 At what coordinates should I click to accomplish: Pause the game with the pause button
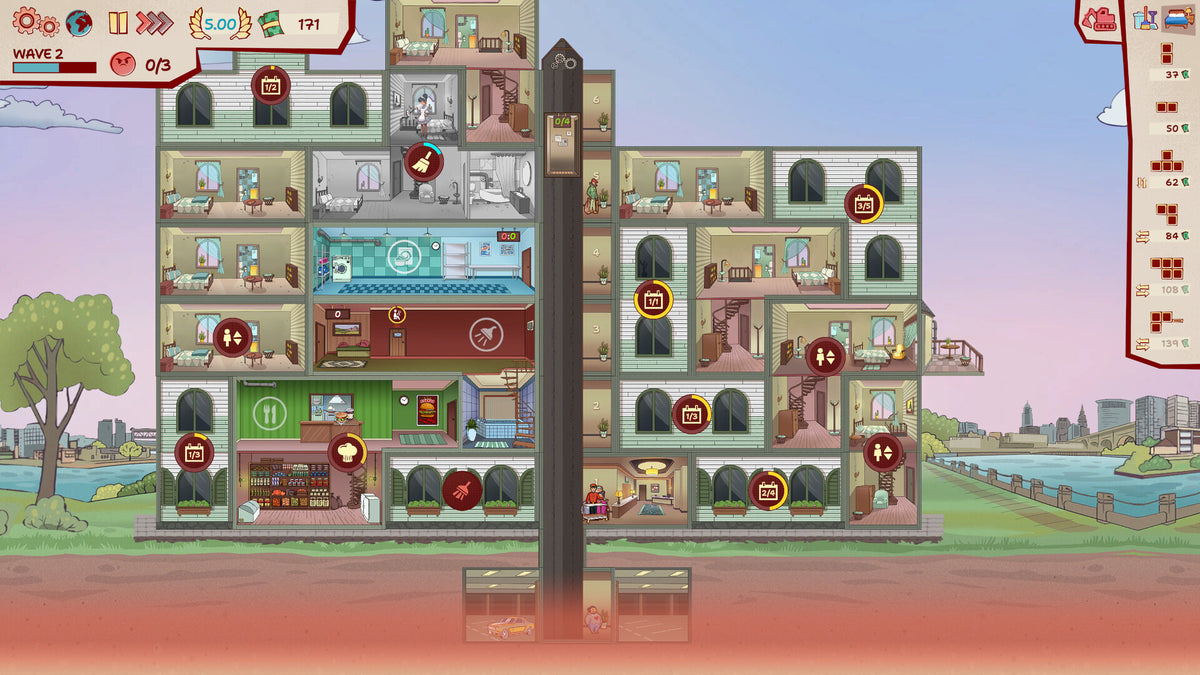tap(118, 22)
